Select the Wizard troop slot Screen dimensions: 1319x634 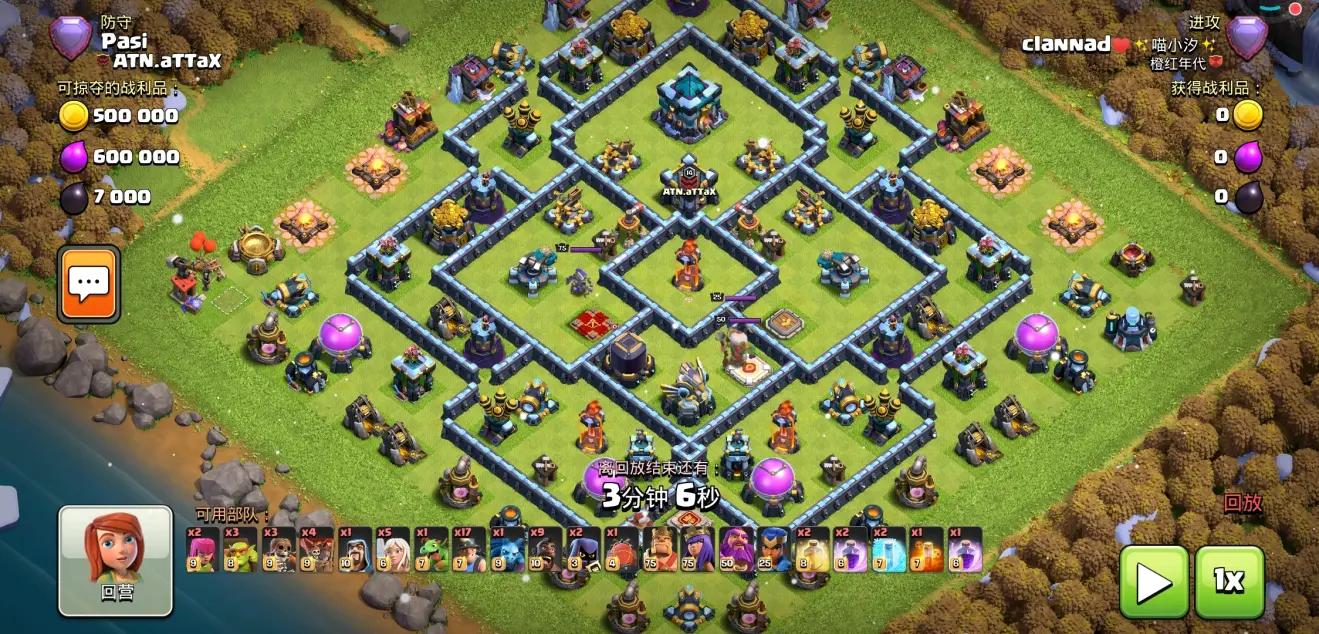(353, 550)
